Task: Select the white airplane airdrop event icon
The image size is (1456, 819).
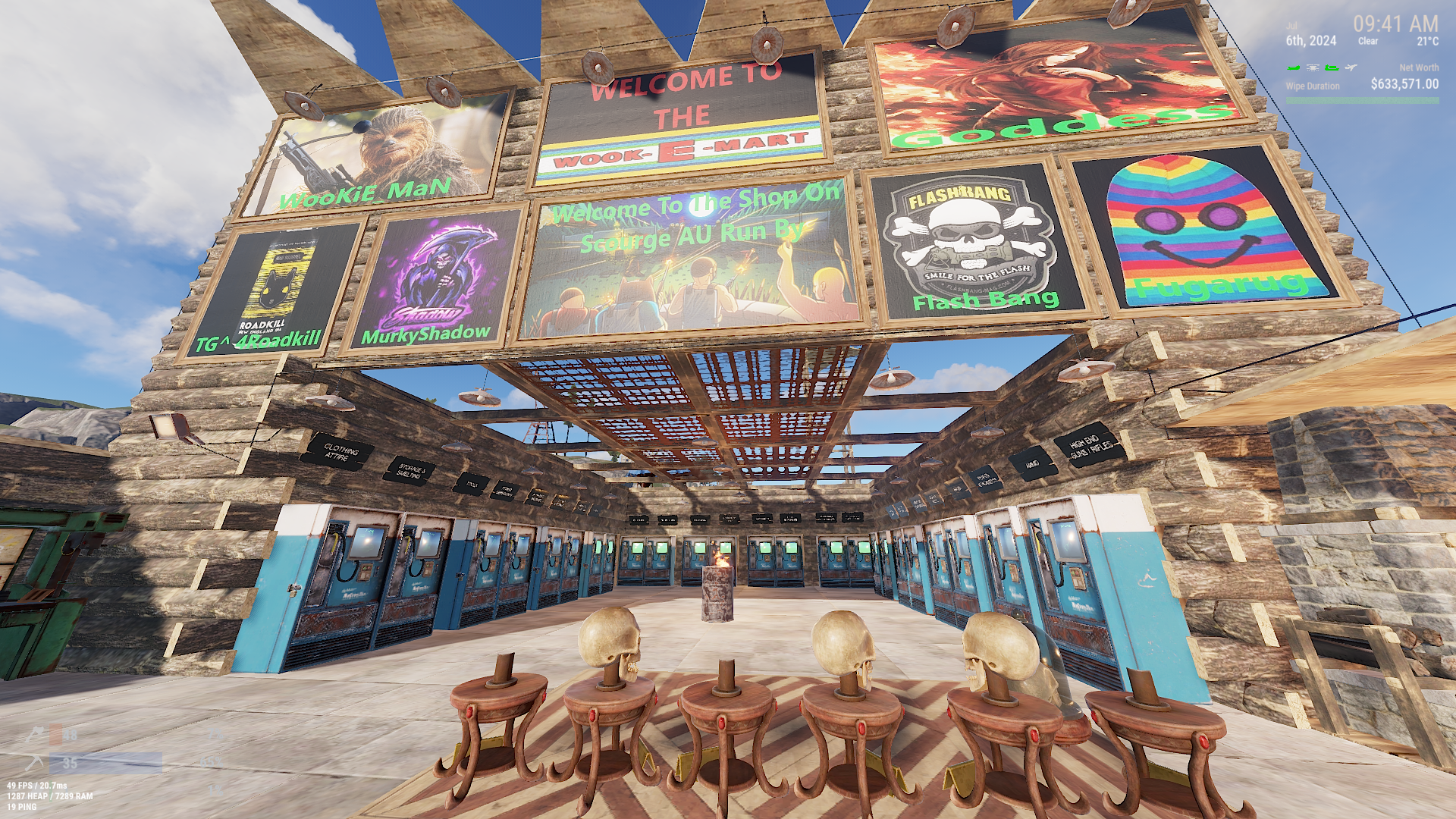Action: pos(1351,68)
